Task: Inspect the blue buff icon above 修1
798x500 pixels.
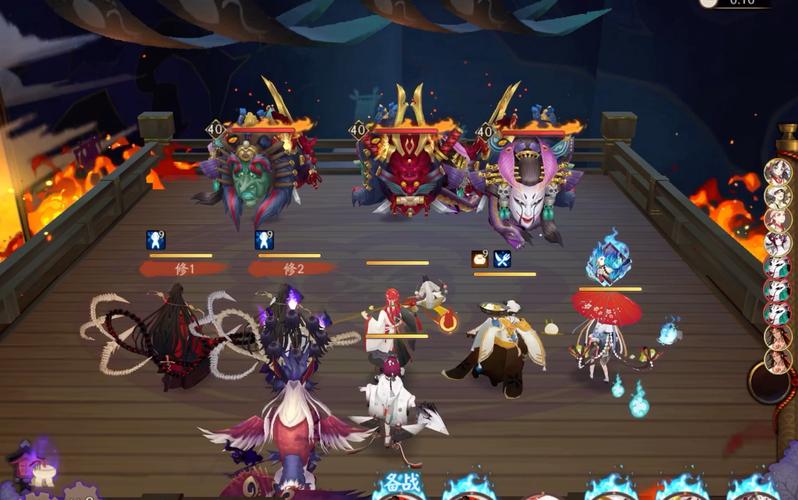Action: pyautogui.click(x=156, y=240)
